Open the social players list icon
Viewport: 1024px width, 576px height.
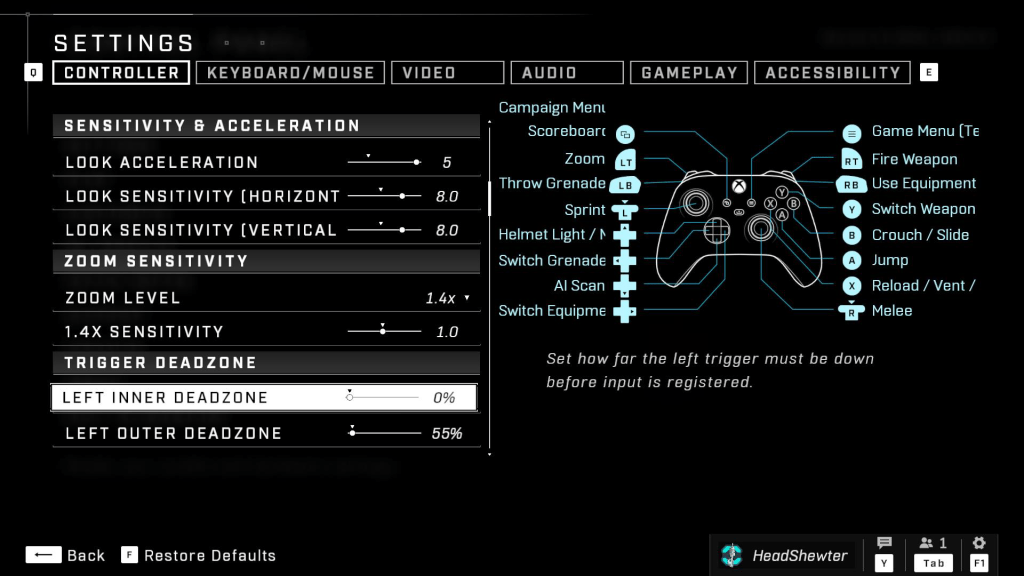[932, 543]
